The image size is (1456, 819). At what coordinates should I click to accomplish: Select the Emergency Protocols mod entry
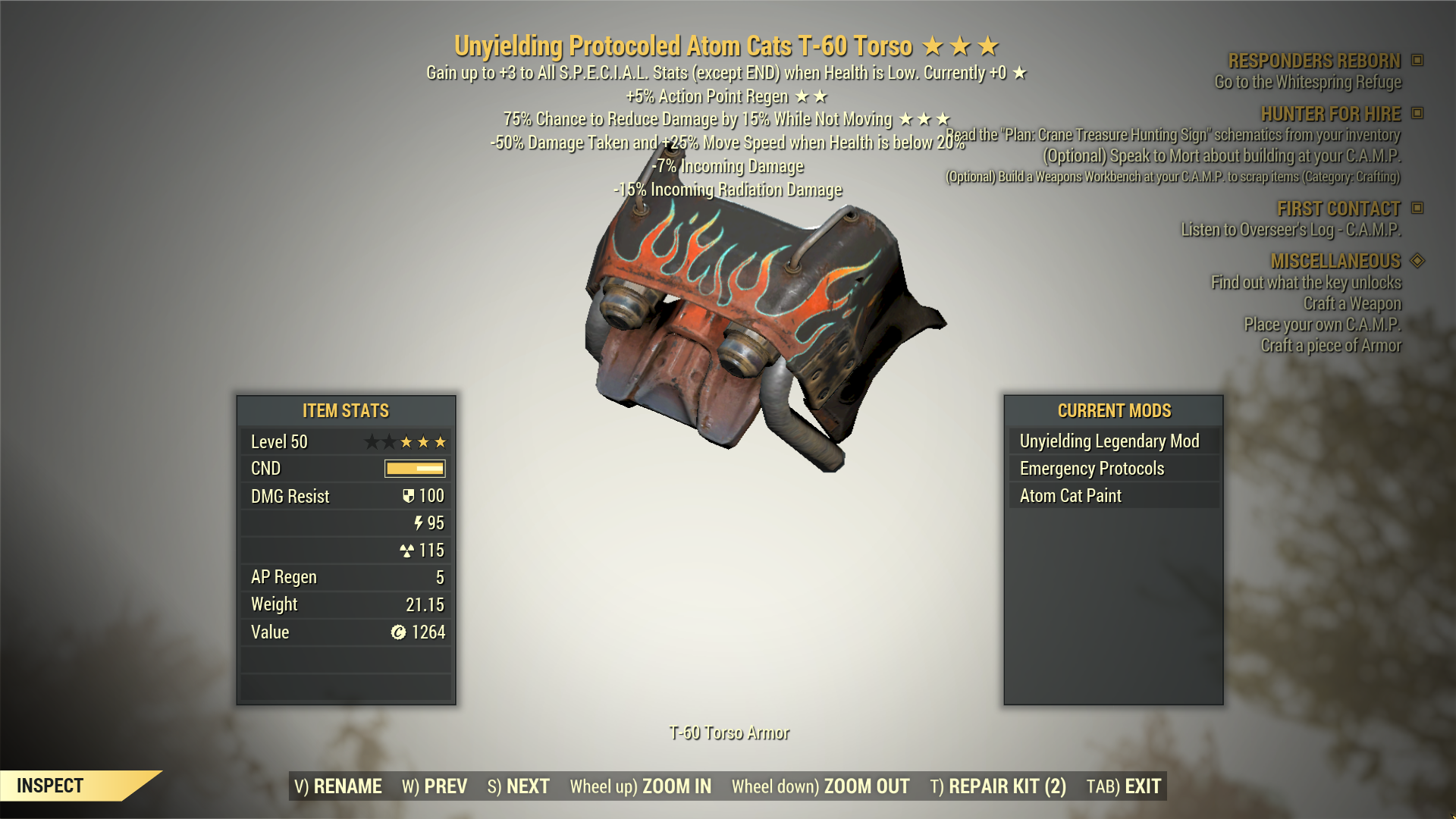[1092, 469]
